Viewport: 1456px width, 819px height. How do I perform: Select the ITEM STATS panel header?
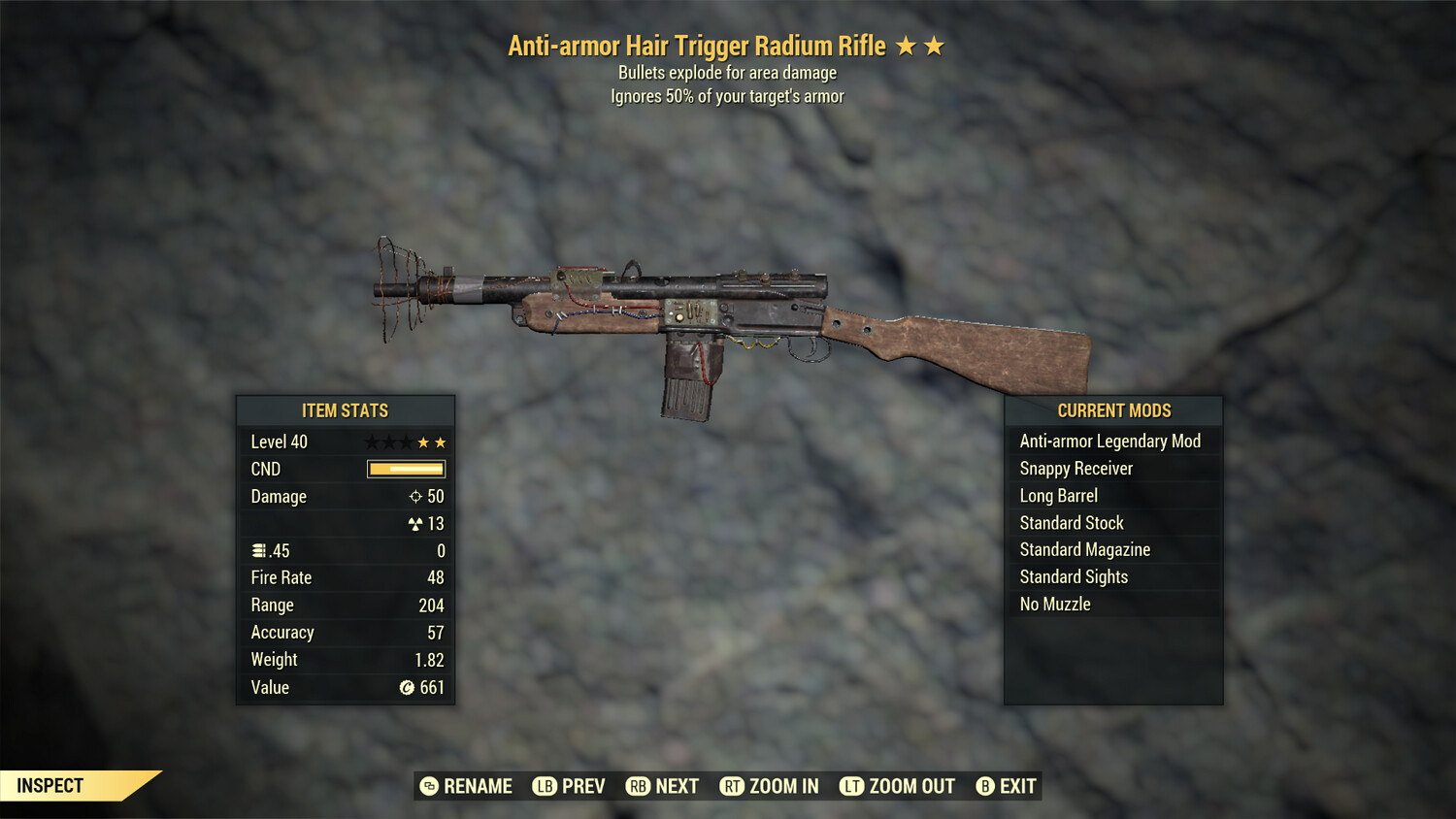(345, 410)
